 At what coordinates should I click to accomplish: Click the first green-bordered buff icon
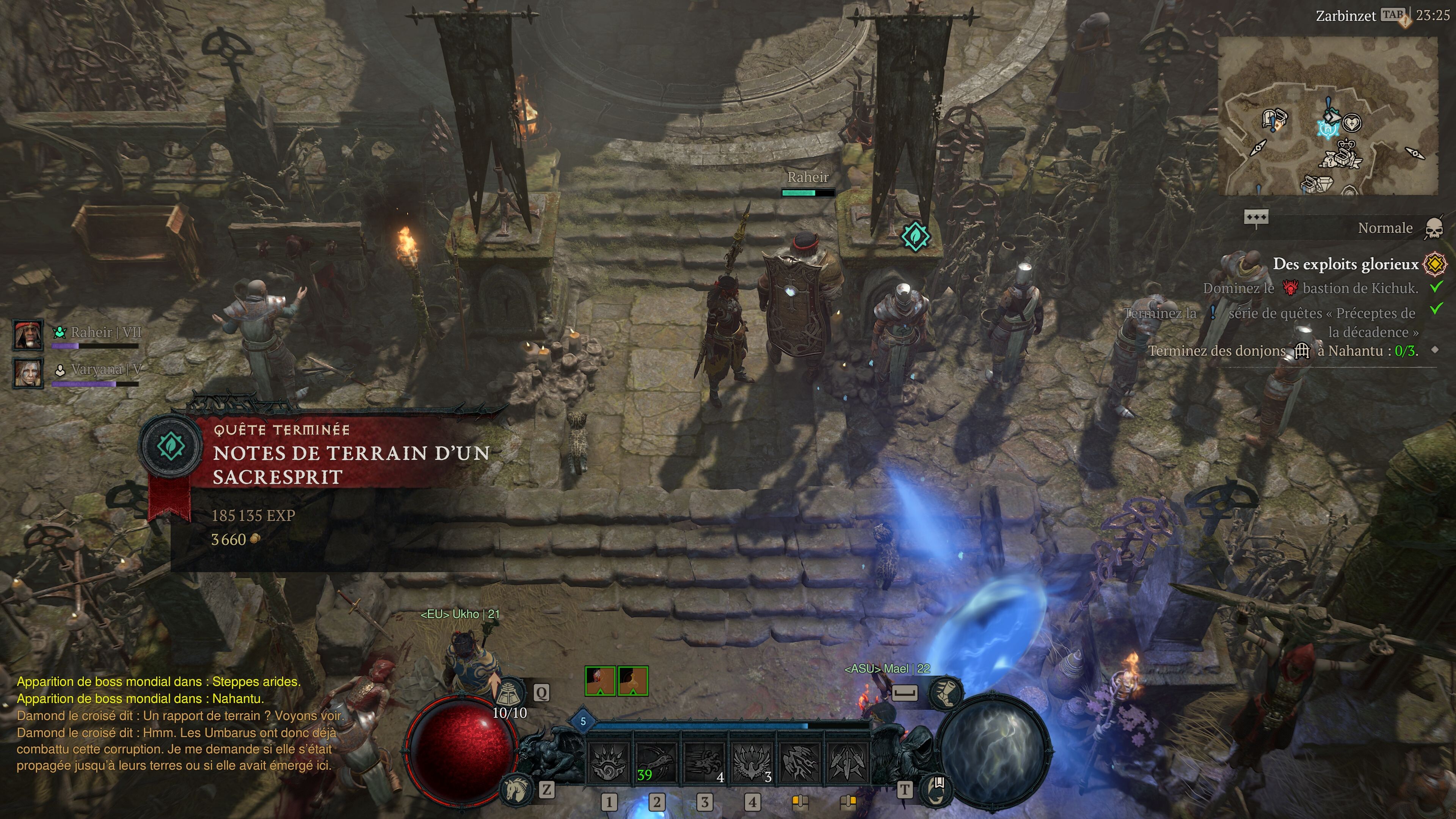[x=600, y=681]
